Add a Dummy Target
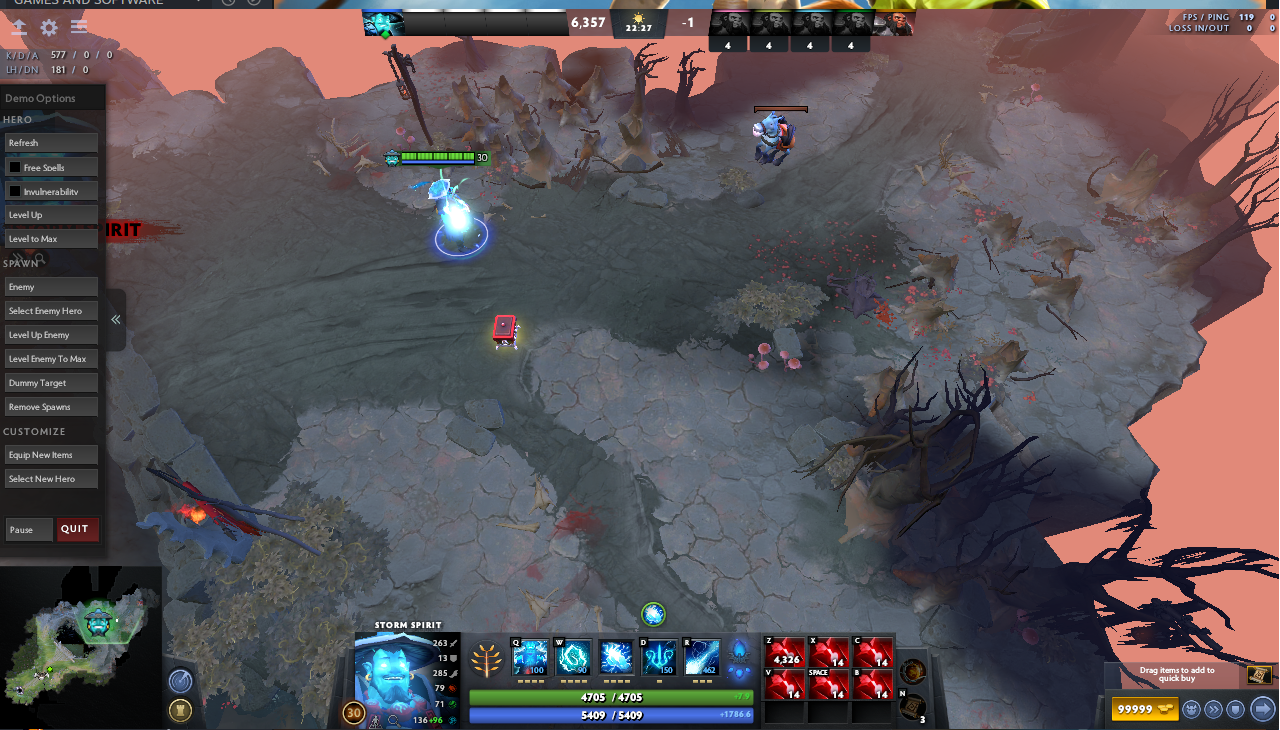The height and width of the screenshot is (730, 1280). [51, 383]
